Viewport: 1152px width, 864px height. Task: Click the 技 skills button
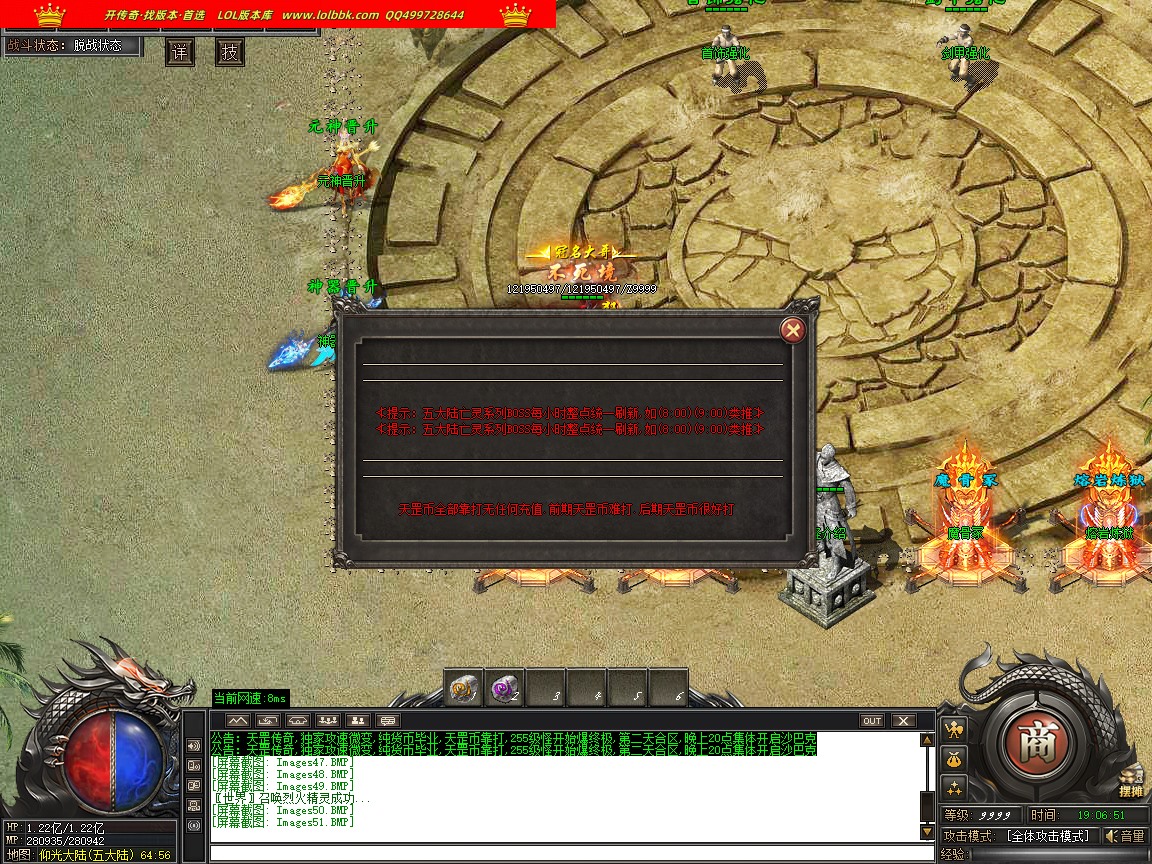tap(230, 52)
